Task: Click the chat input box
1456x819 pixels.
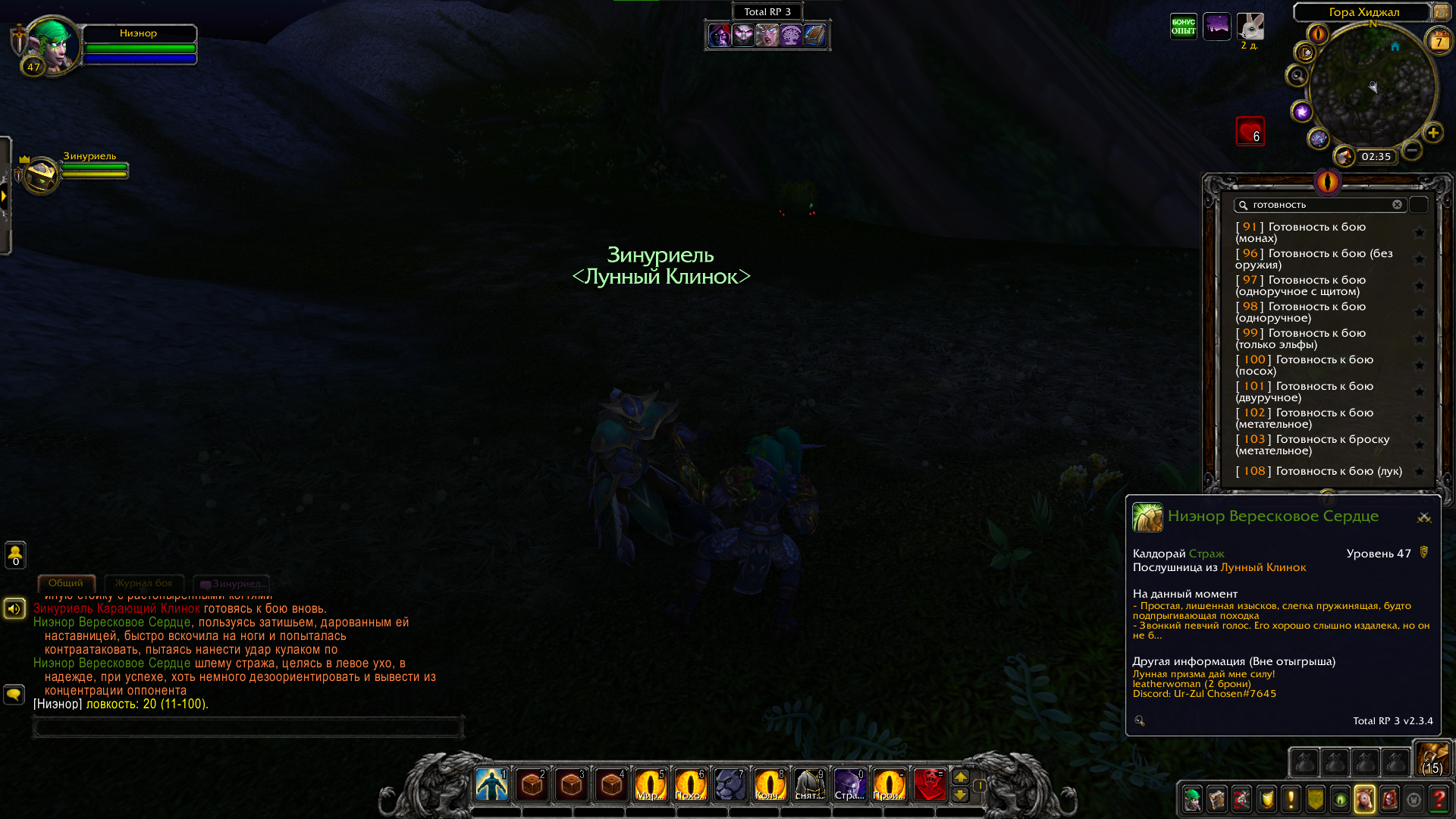Action: [x=248, y=727]
